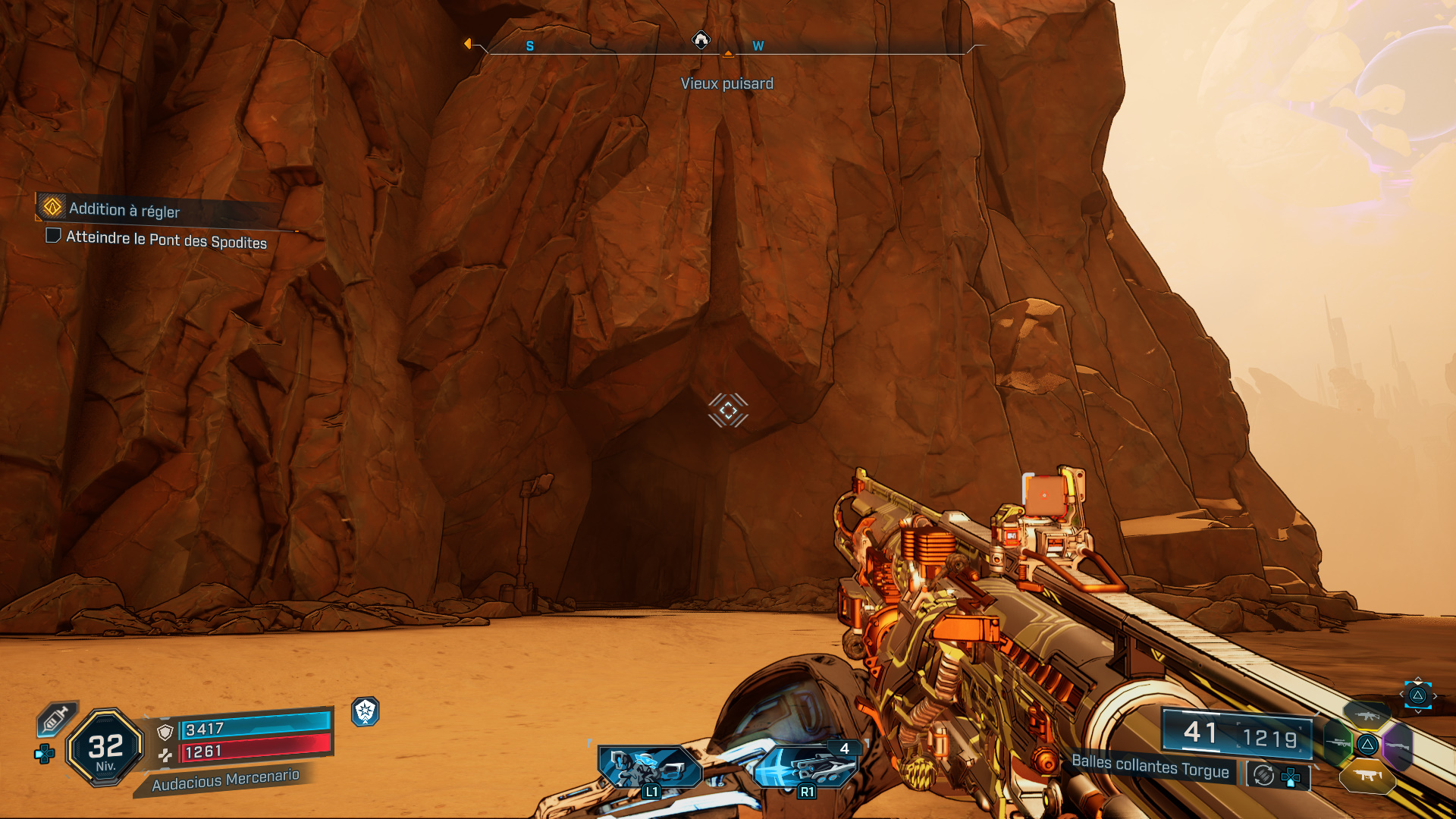Select the S marker on the compass bar
The image size is (1456, 819).
pos(529,45)
